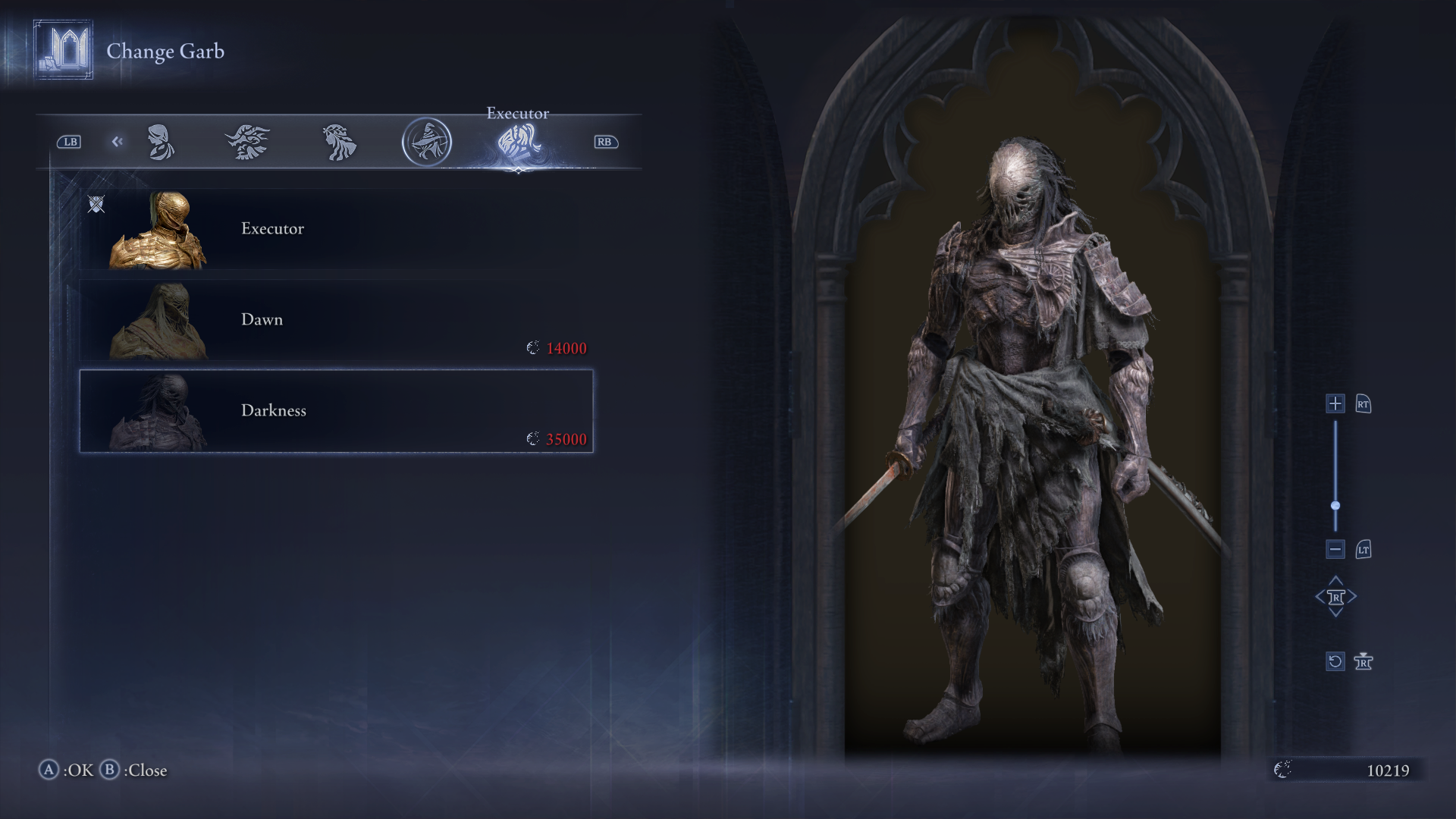Image resolution: width=1456 pixels, height=819 pixels.
Task: Collapse the category bar with the double-chevron
Action: pyautogui.click(x=117, y=142)
